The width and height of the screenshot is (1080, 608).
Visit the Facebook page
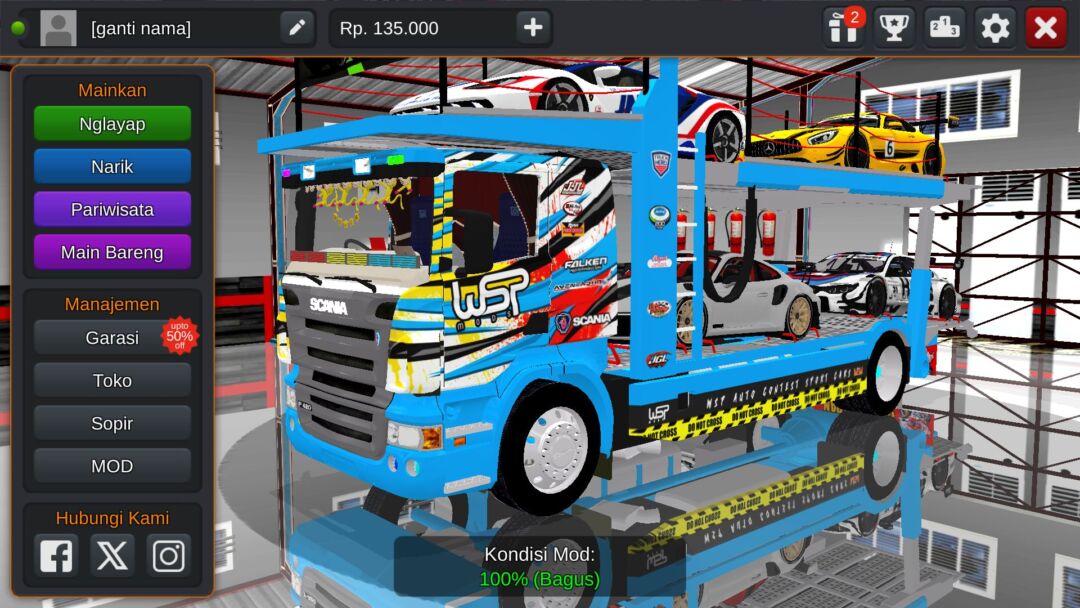pos(56,555)
